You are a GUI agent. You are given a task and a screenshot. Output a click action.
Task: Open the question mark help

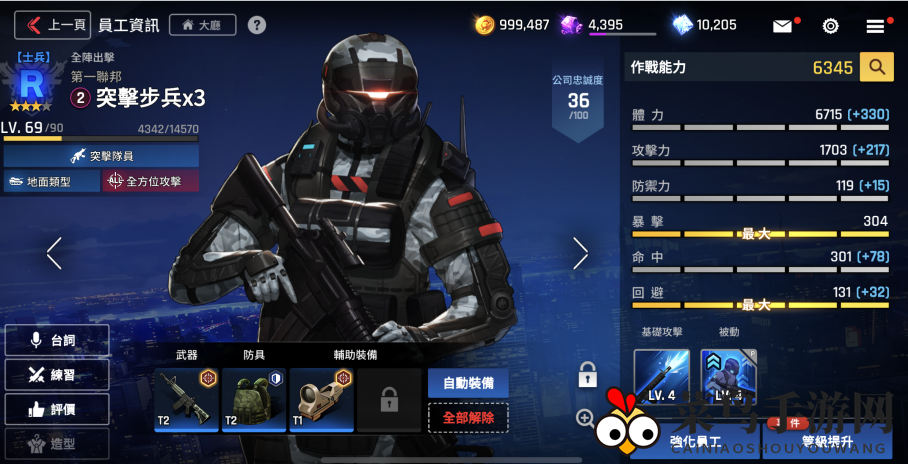point(257,25)
